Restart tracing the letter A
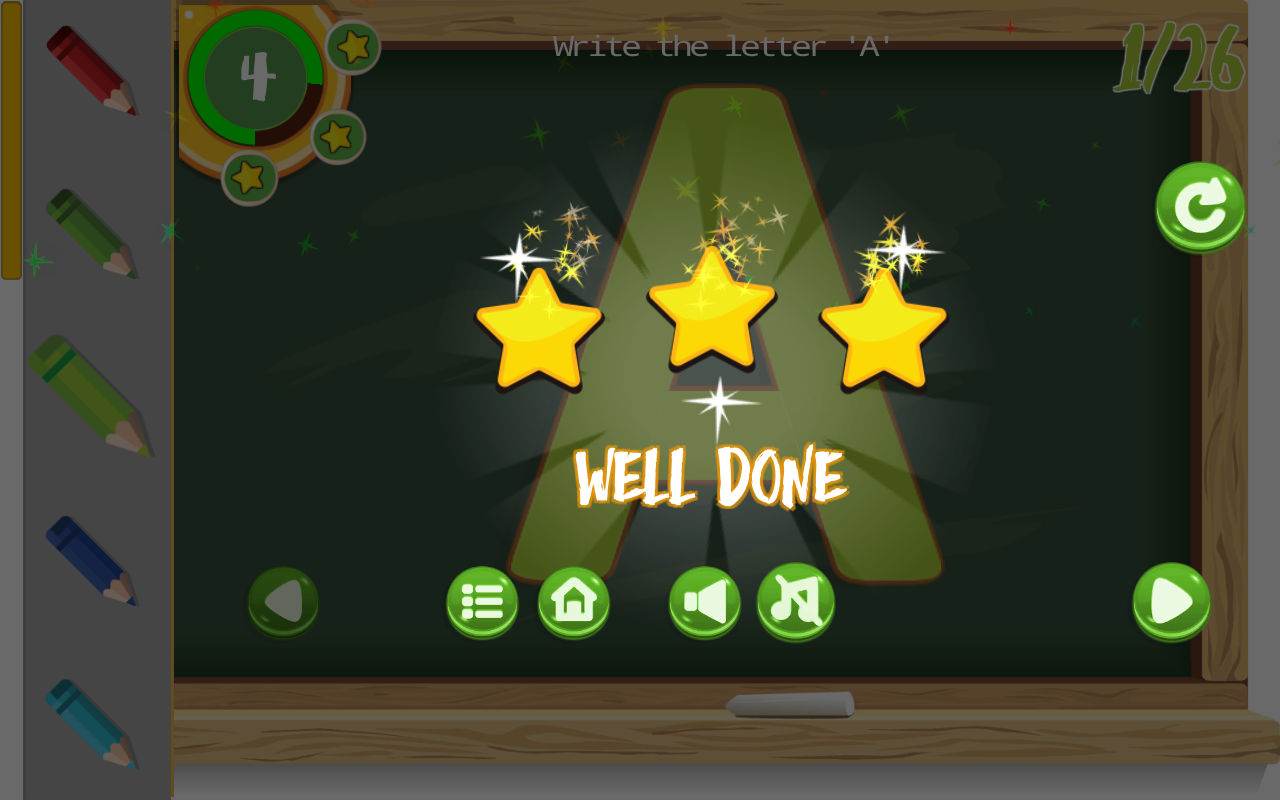 [x=1198, y=206]
